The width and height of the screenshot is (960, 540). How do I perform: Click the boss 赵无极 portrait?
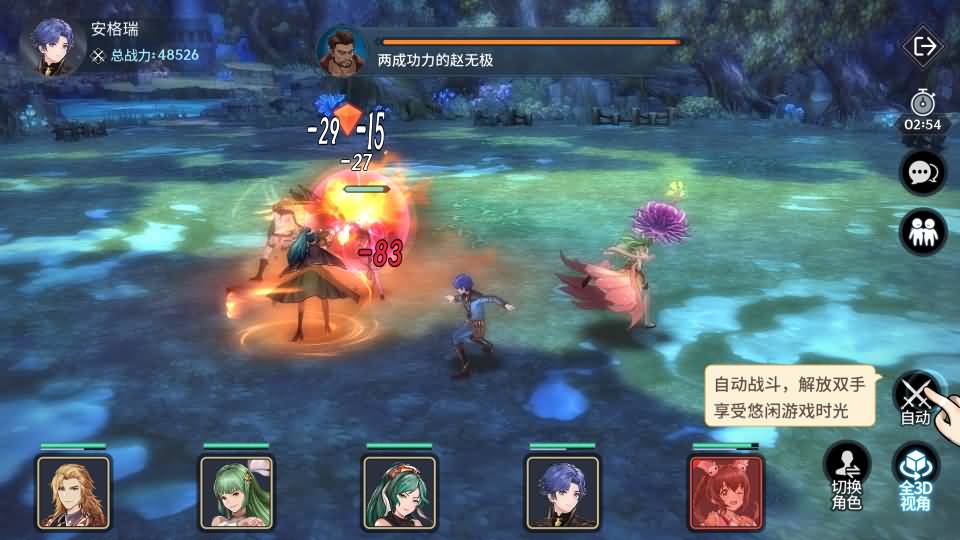pyautogui.click(x=342, y=51)
